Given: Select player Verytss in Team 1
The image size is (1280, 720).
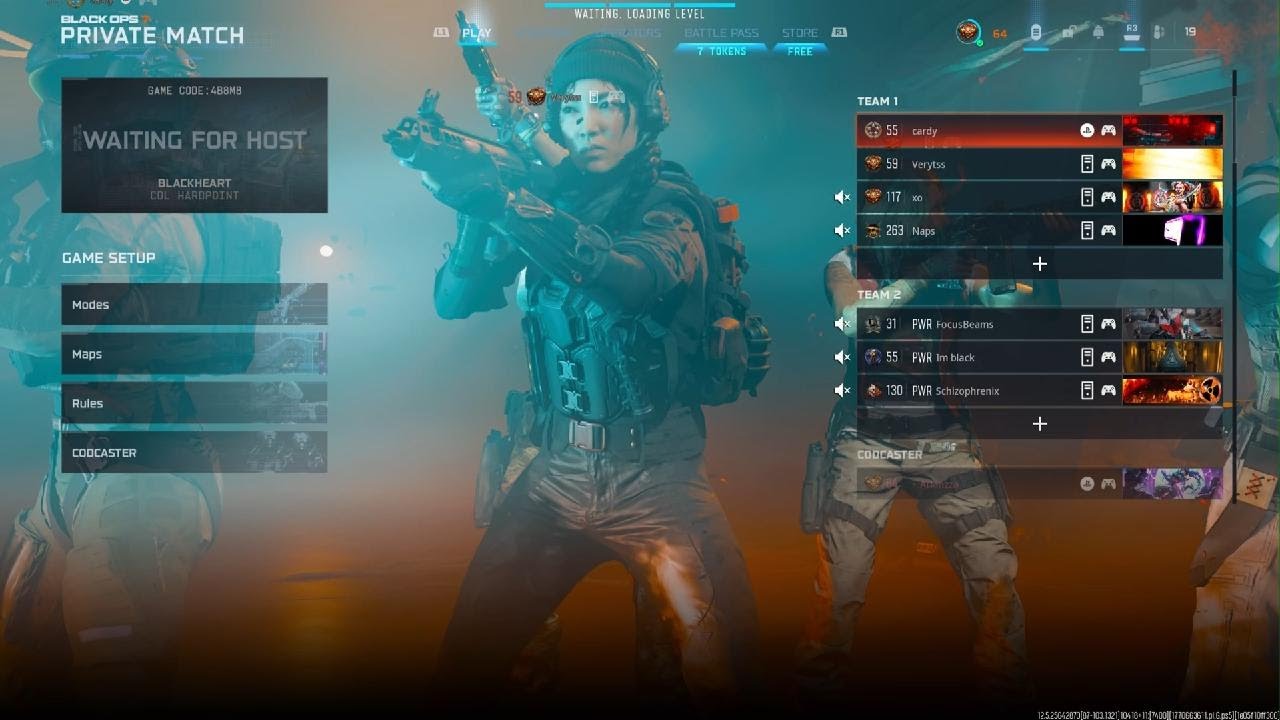Looking at the screenshot, I should click(x=980, y=164).
